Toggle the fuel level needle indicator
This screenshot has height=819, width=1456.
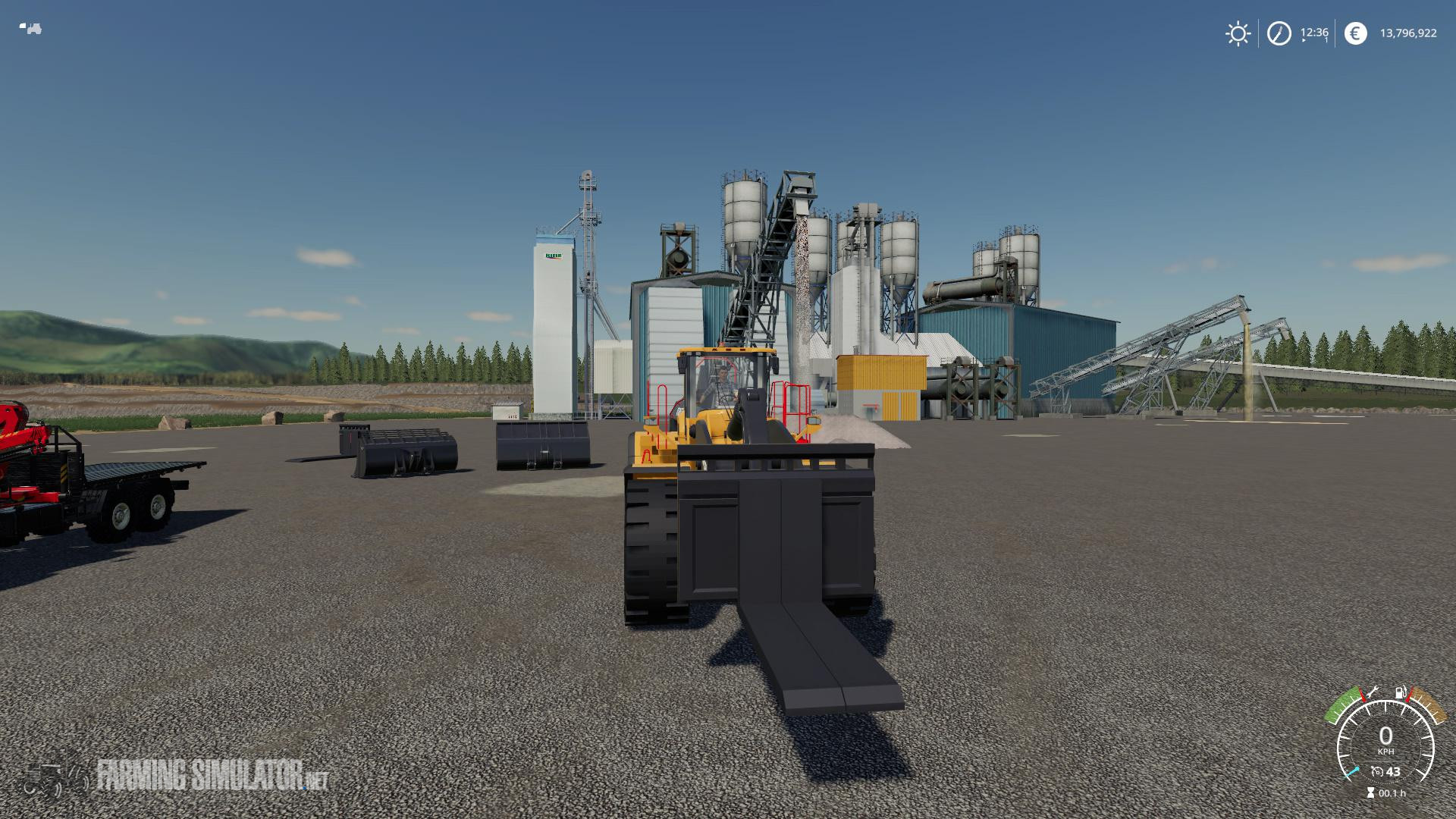(x=1409, y=695)
